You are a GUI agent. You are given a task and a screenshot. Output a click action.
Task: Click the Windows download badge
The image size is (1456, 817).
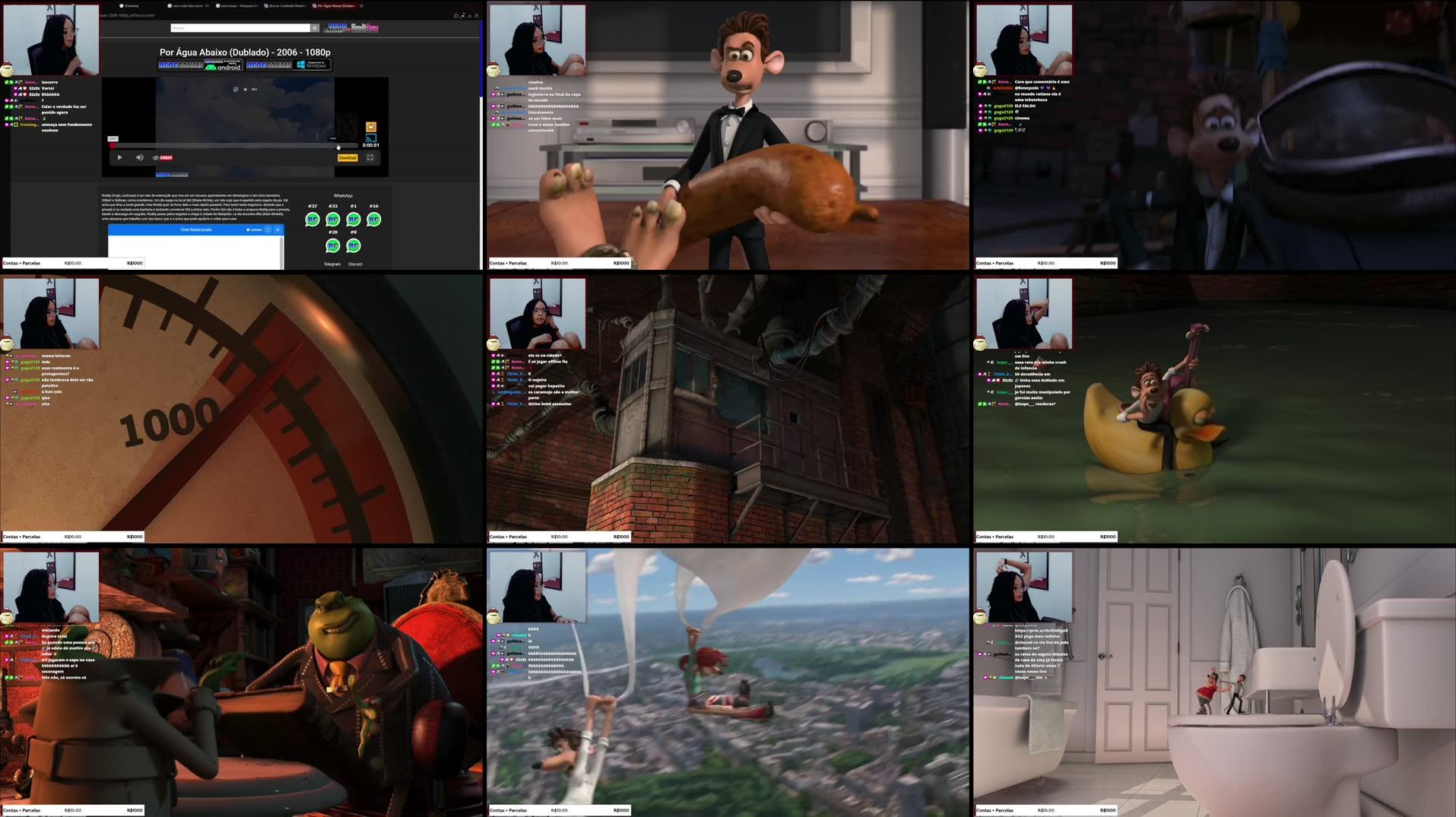[x=312, y=65]
